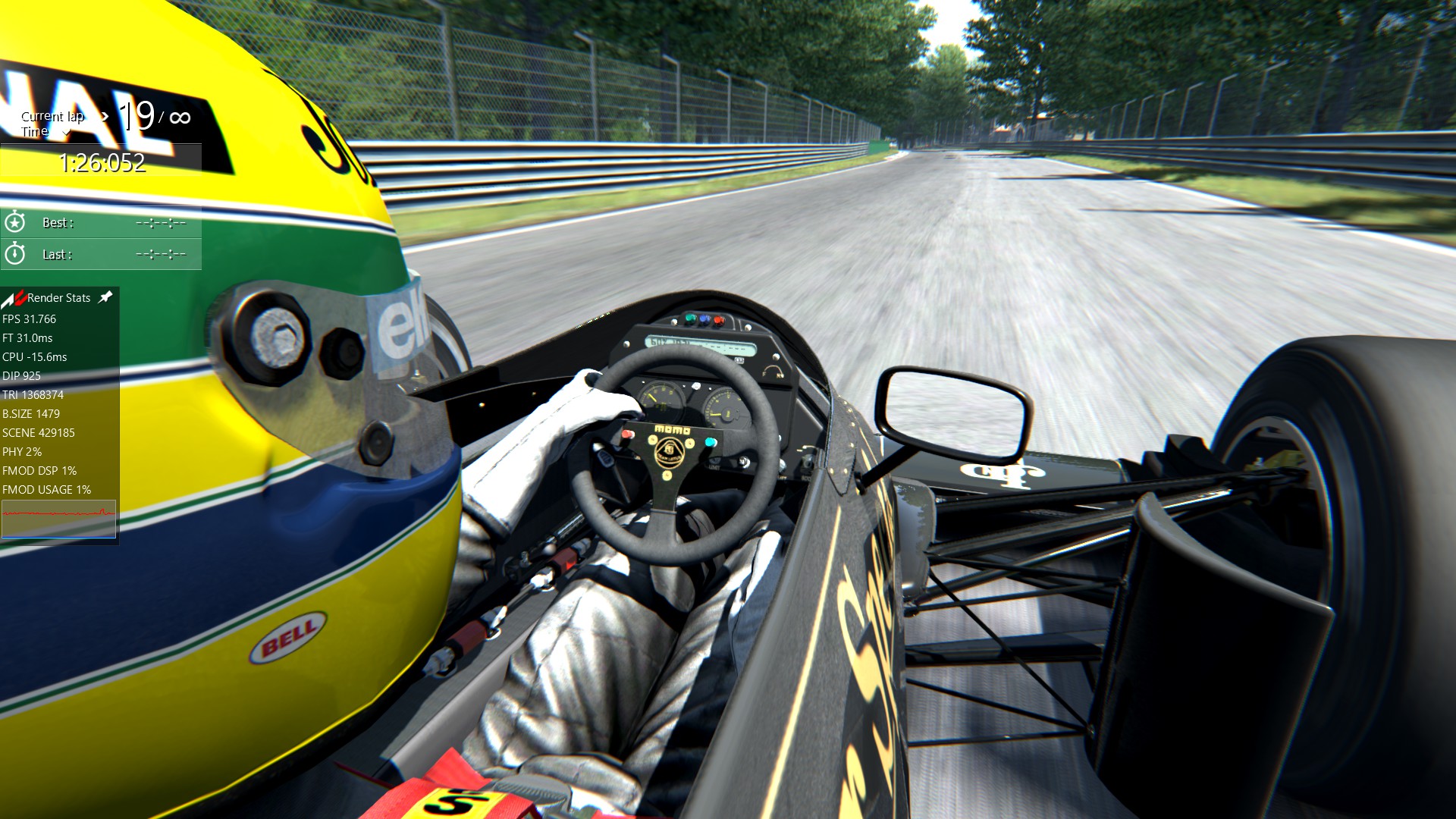Open the Time mode dropdown arrow
This screenshot has height=819, width=1456.
point(66,133)
